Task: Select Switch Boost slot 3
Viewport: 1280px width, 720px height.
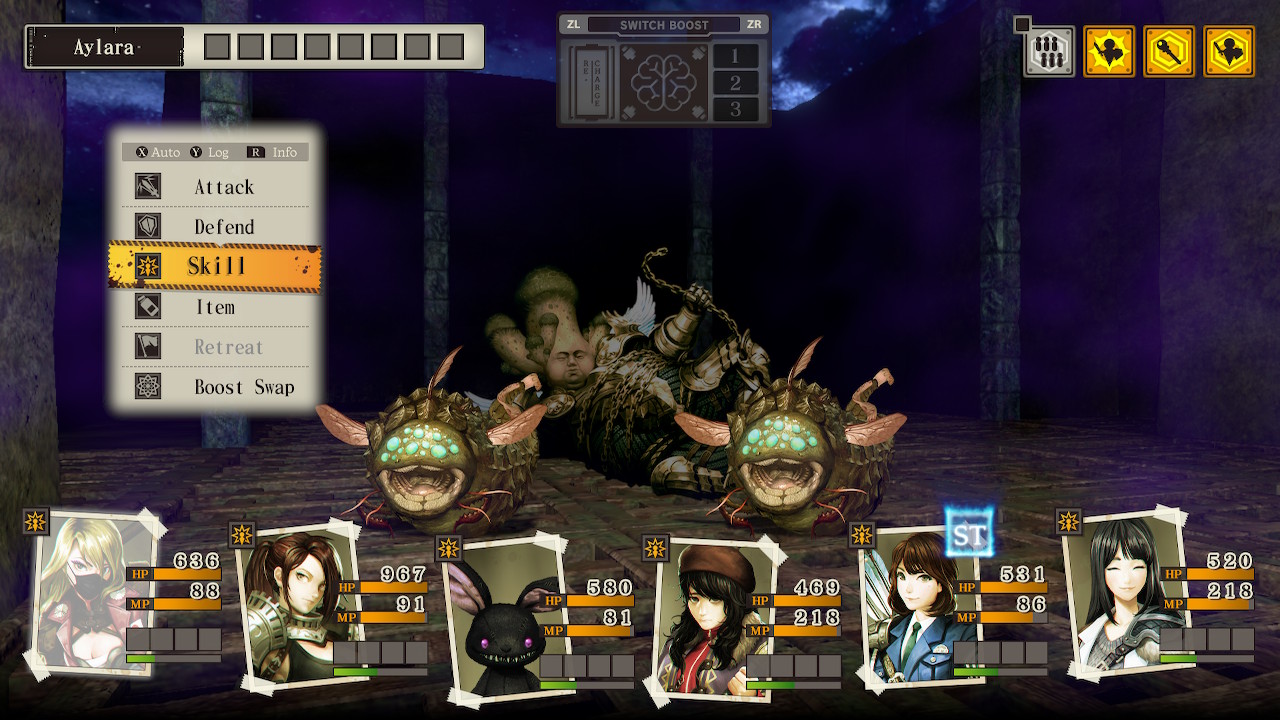Action: pyautogui.click(x=735, y=109)
